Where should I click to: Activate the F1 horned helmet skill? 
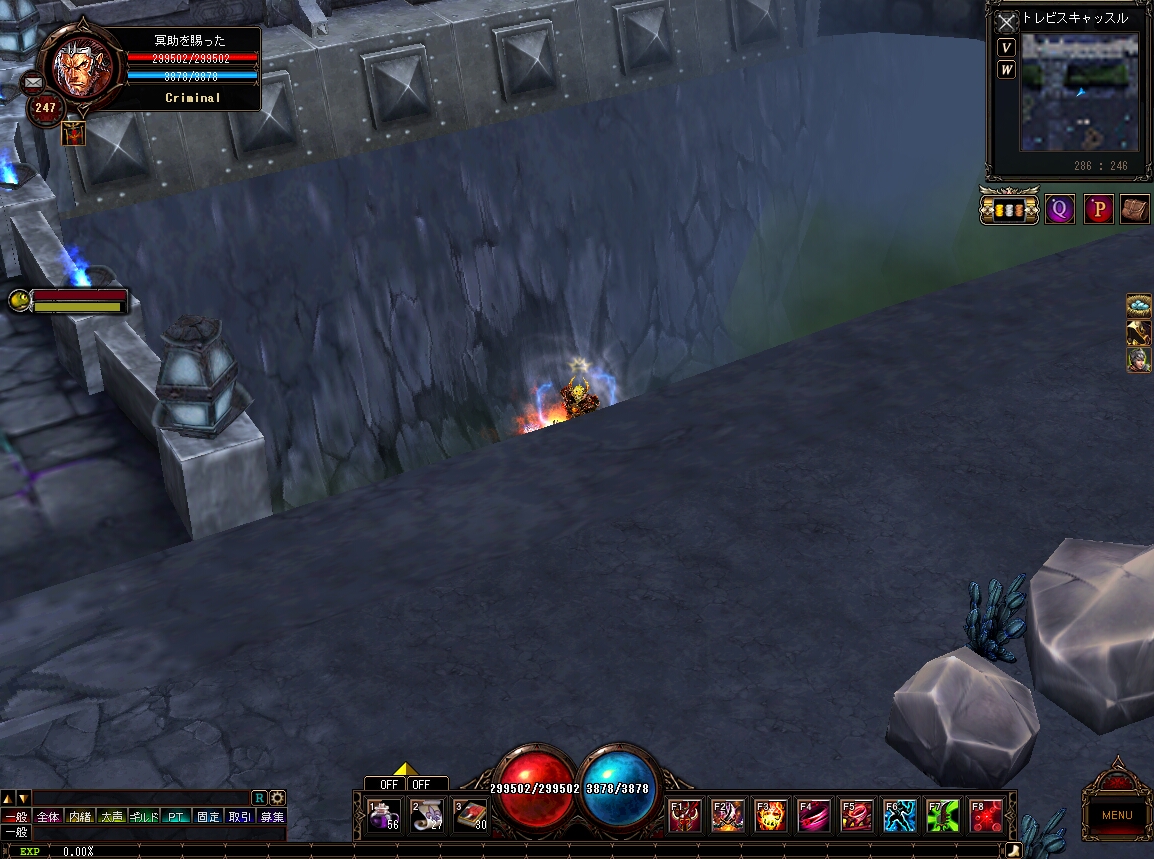(685, 816)
